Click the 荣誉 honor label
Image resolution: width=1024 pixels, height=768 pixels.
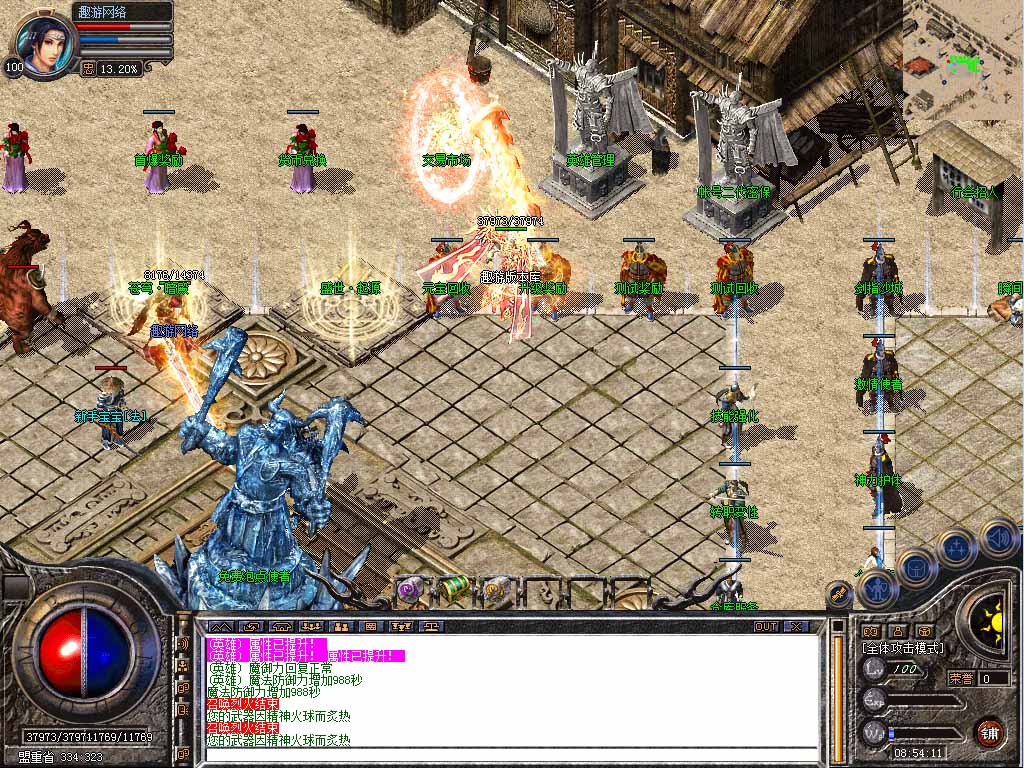961,678
